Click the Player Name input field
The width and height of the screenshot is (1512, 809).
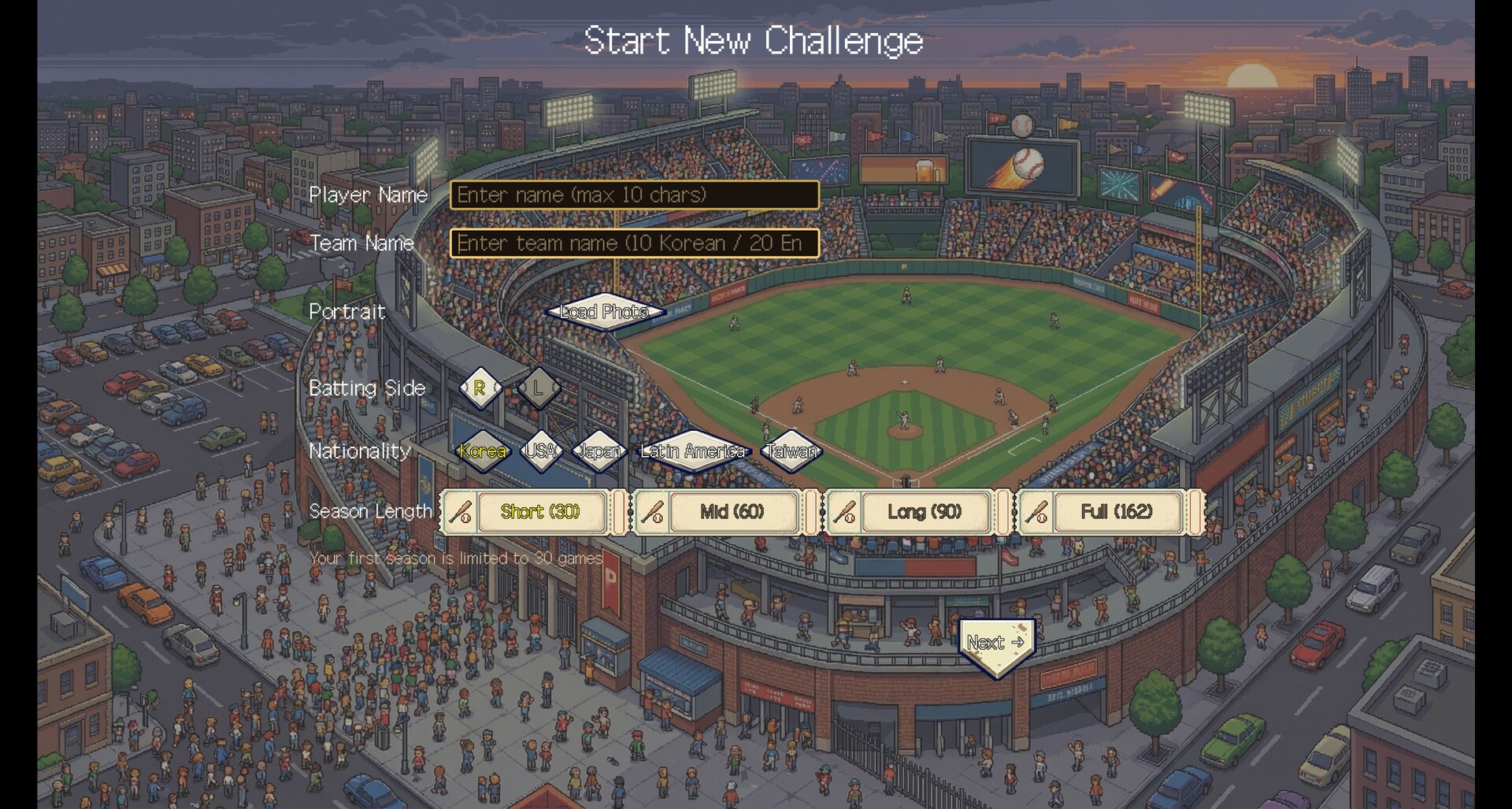click(x=634, y=195)
